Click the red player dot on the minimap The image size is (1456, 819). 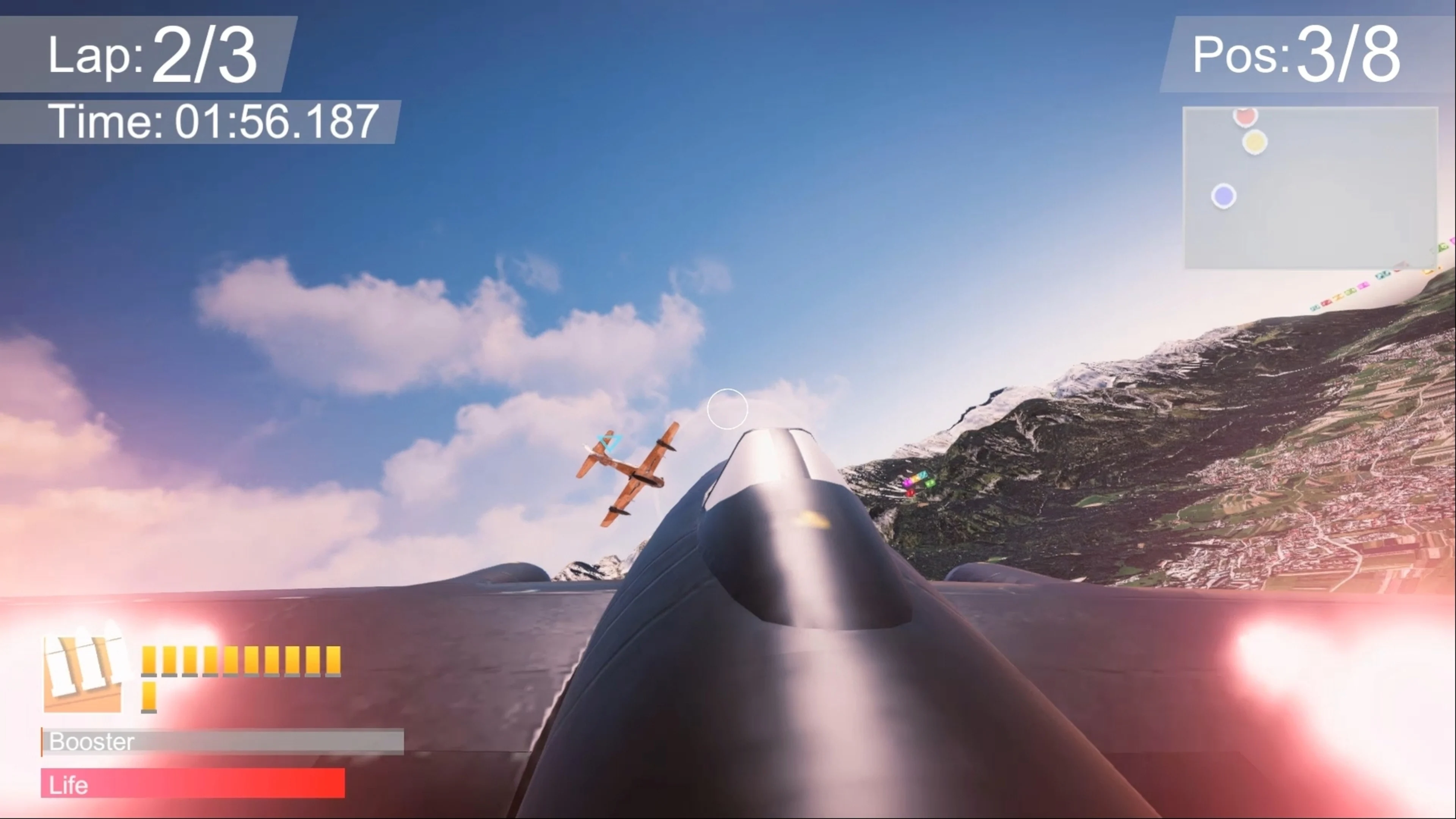(x=1246, y=117)
